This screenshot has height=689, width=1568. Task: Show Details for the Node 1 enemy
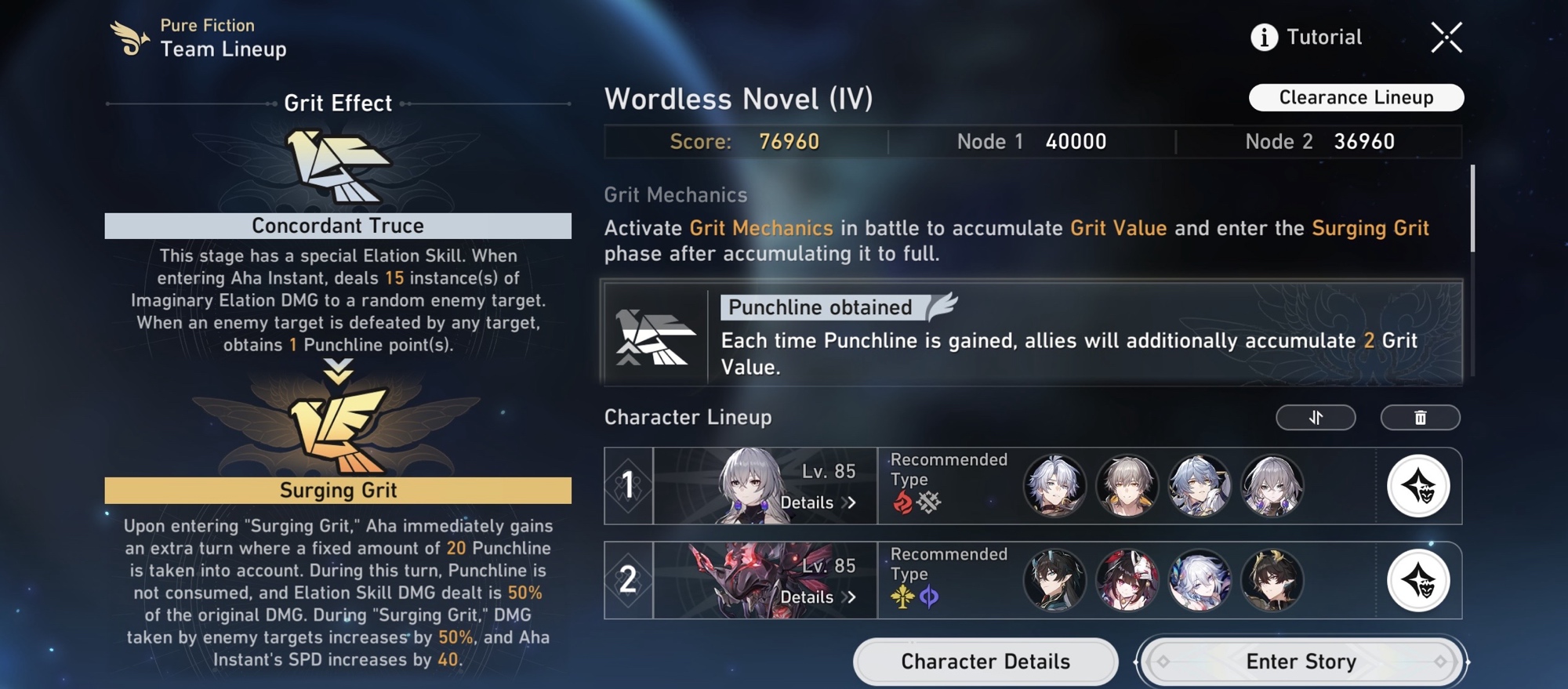coord(817,502)
